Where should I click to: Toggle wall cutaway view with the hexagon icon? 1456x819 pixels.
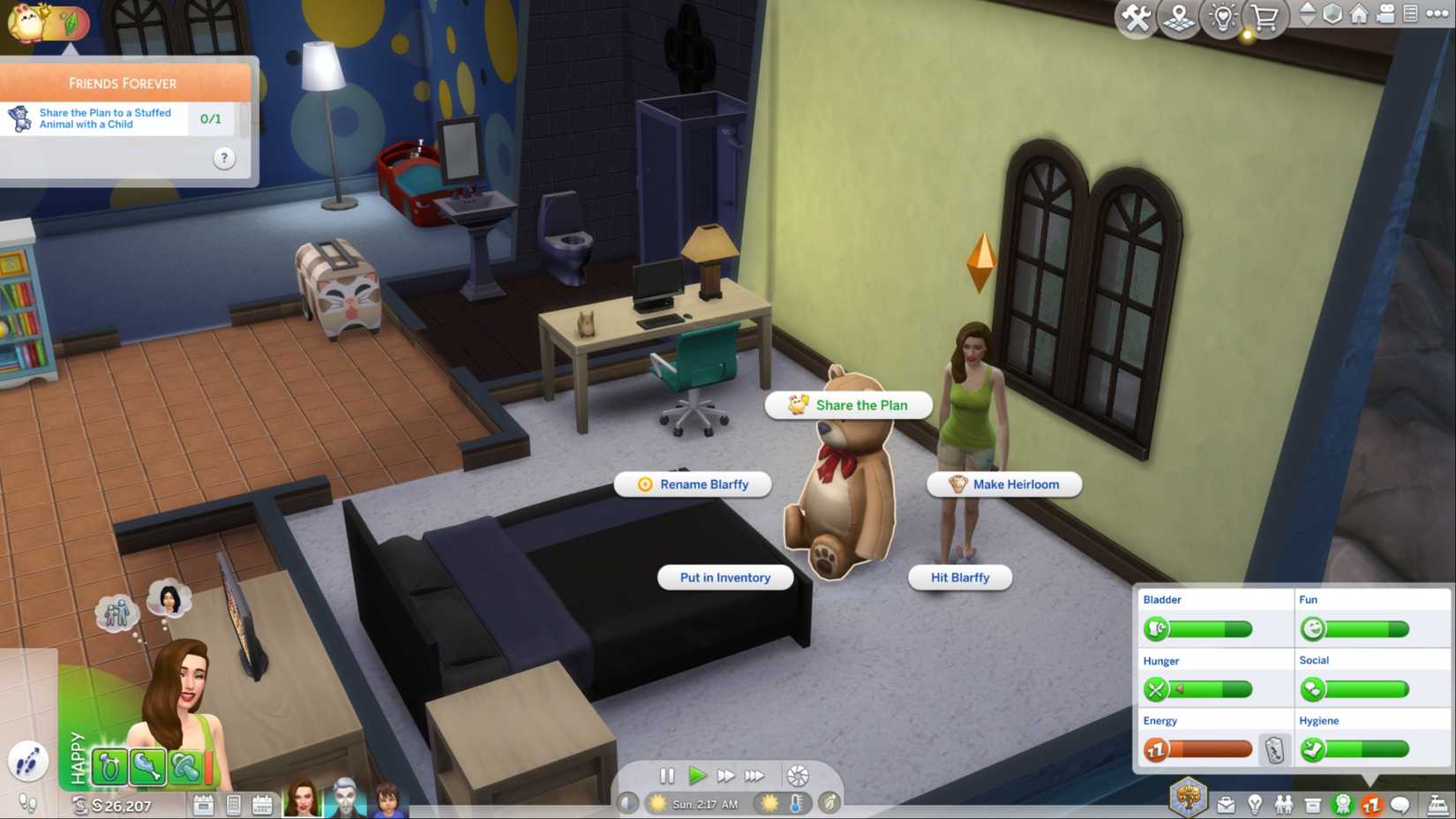pyautogui.click(x=1332, y=14)
